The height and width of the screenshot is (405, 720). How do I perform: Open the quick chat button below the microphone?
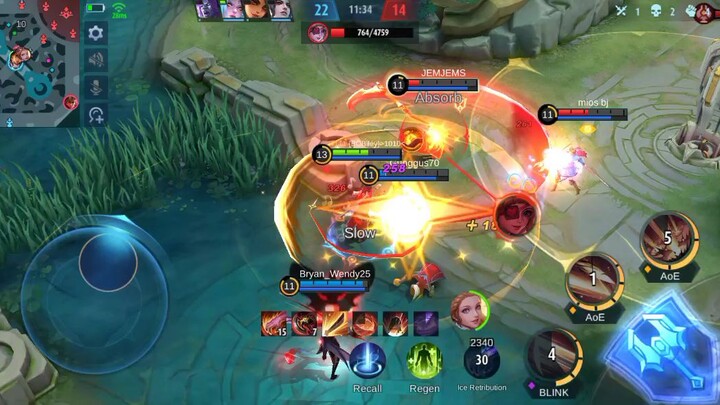coord(96,115)
